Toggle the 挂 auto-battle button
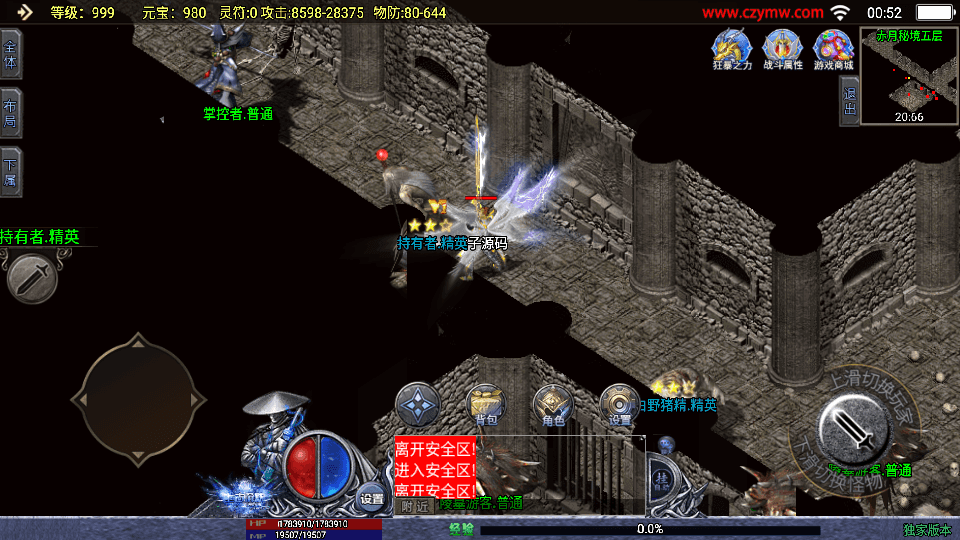 tap(660, 480)
